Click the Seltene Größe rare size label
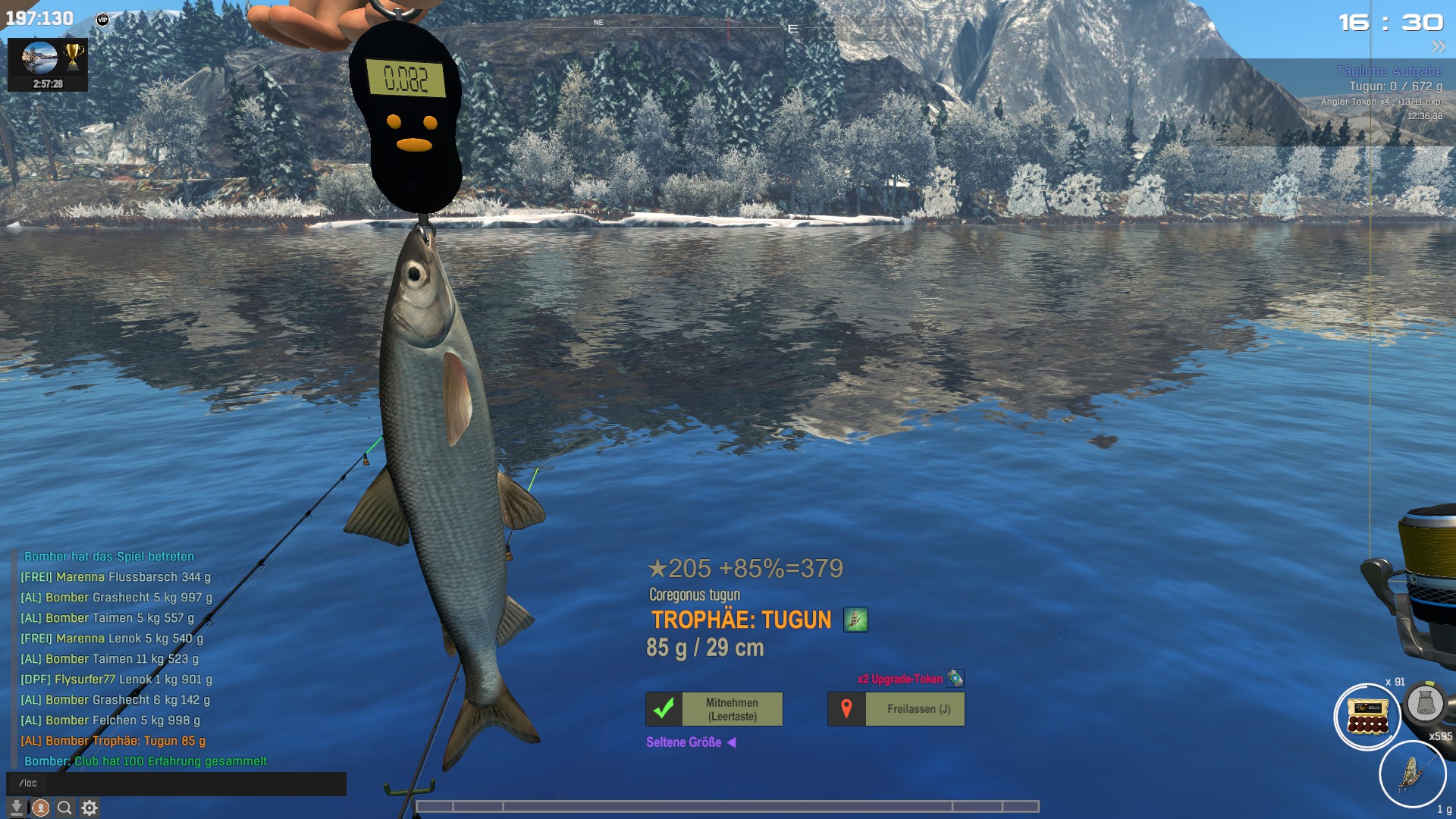 (684, 742)
